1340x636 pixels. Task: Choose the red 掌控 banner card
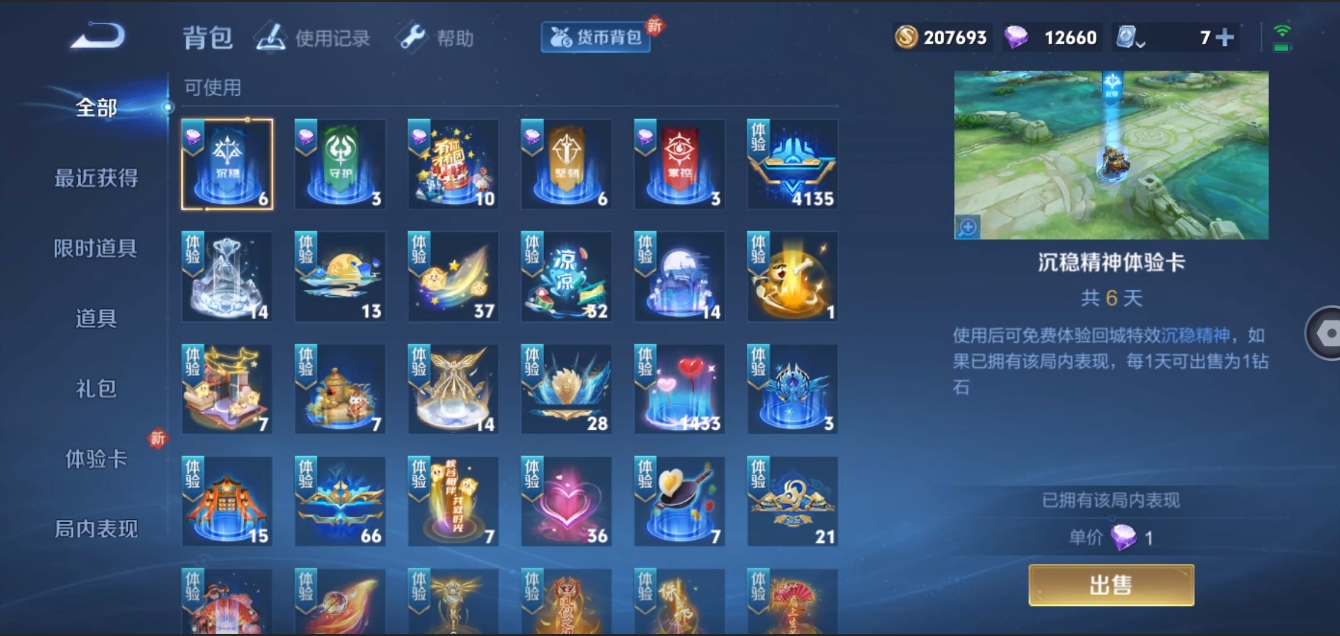680,165
